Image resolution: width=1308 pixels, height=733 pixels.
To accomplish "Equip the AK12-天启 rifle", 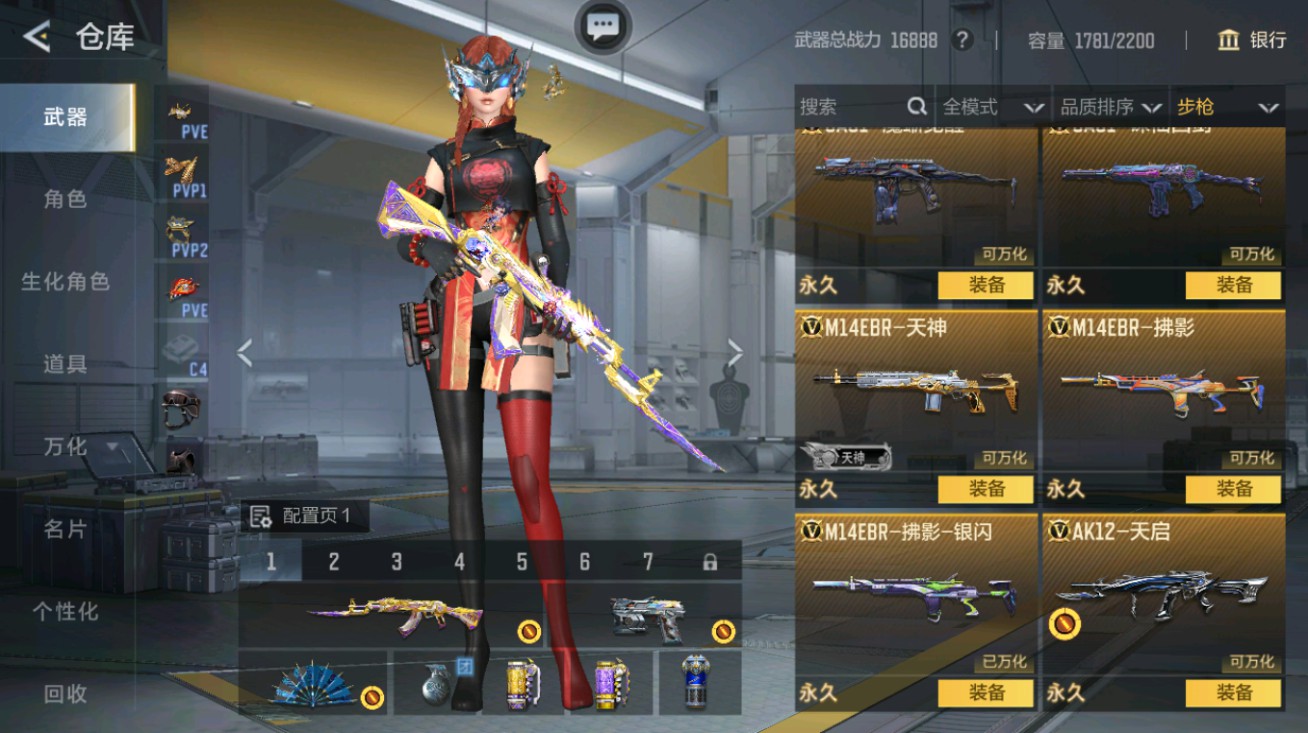I will click(1233, 693).
